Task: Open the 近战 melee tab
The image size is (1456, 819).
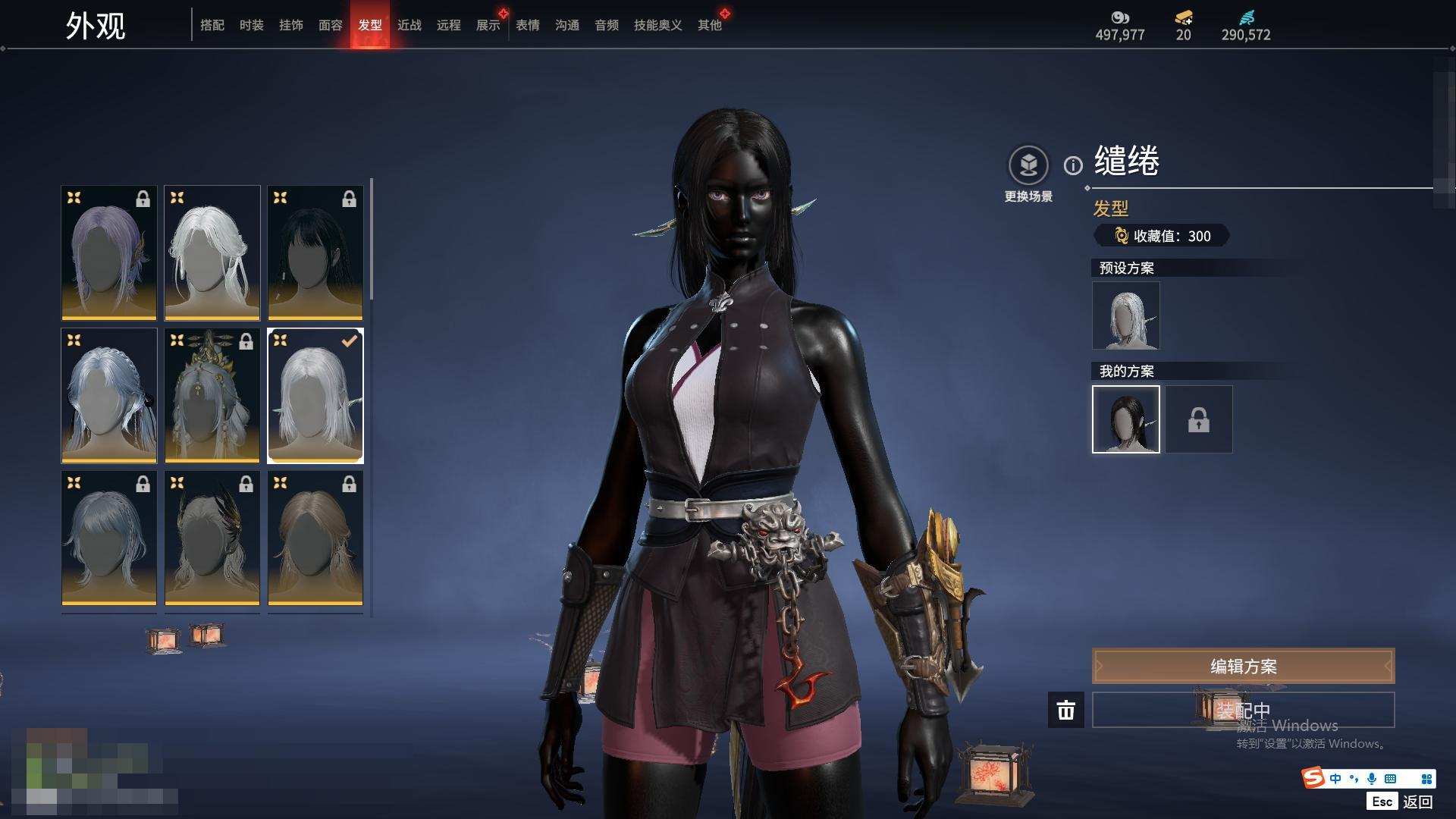Action: 409,25
